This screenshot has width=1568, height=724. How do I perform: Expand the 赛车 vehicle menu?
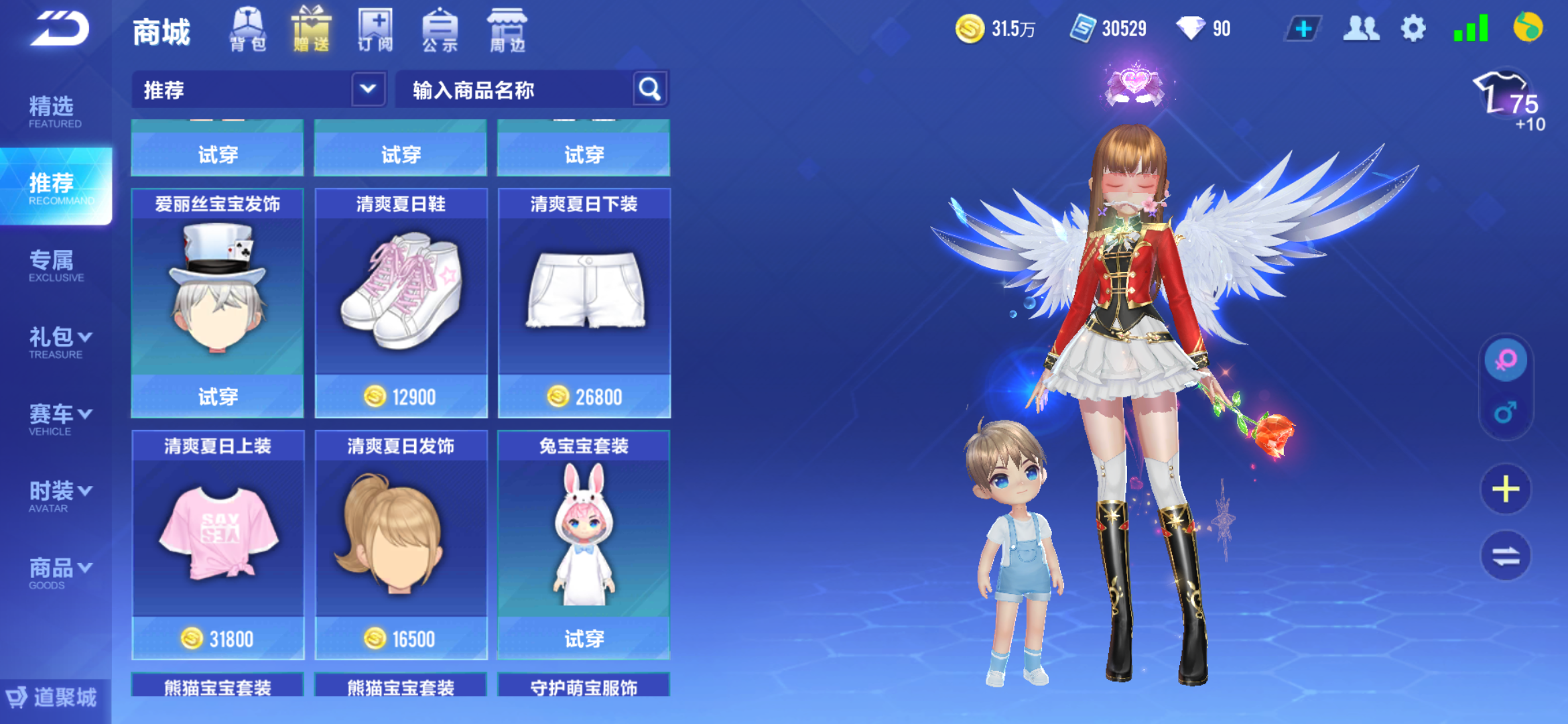pyautogui.click(x=57, y=414)
